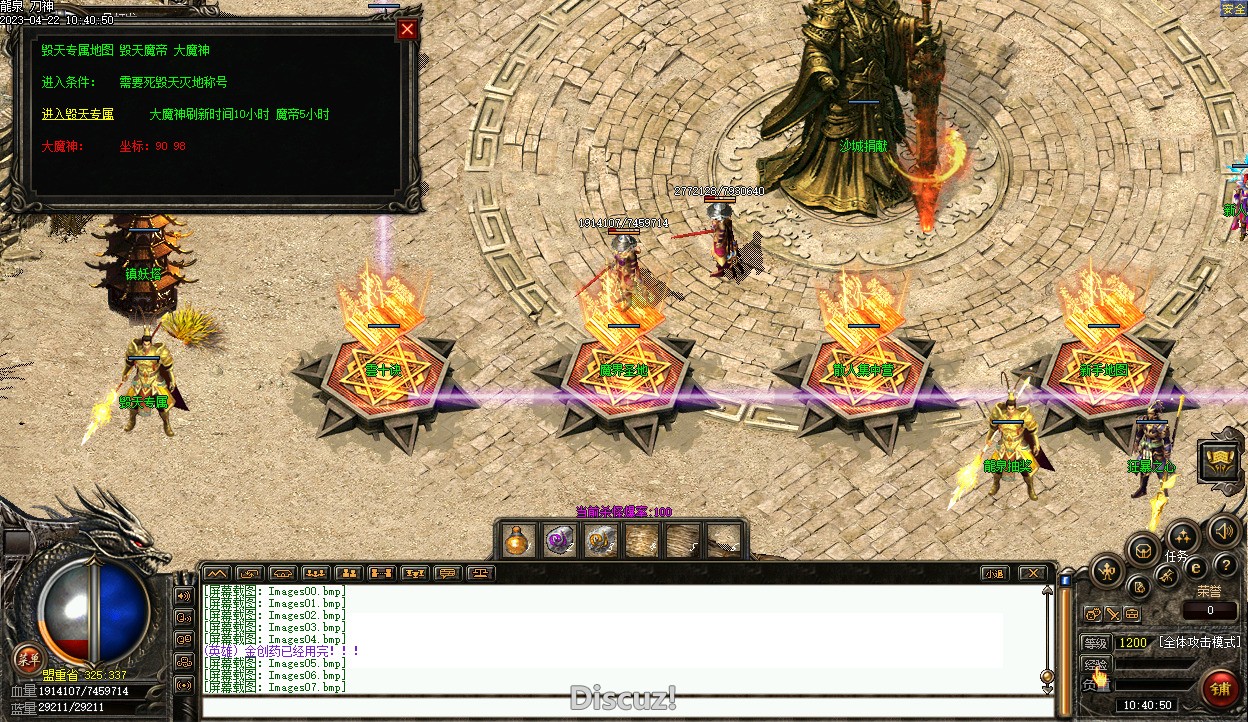Click the round 'e' icon
1248x722 pixels.
pos(1195,567)
